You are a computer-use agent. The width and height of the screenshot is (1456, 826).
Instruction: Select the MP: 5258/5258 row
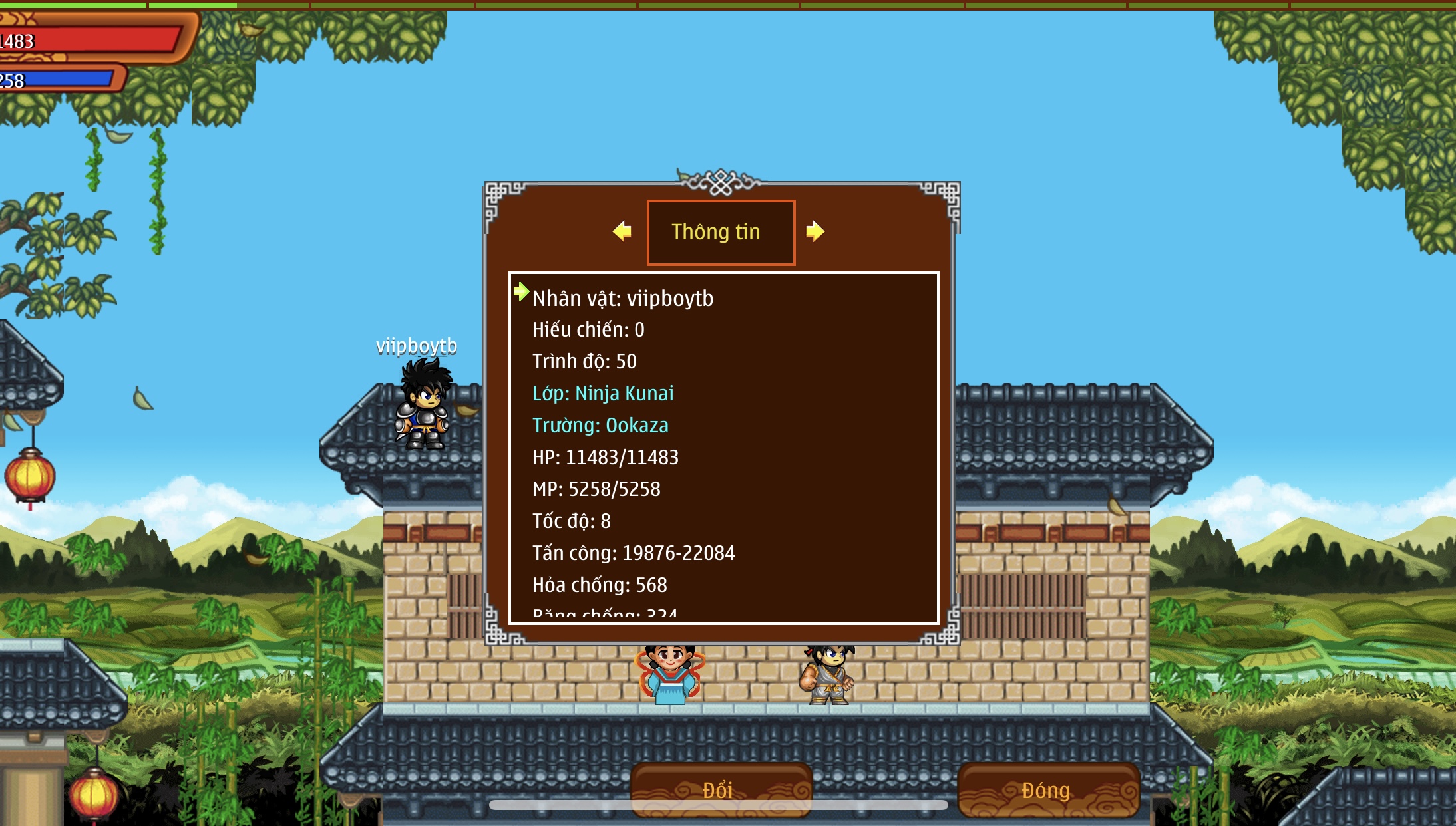pos(596,489)
